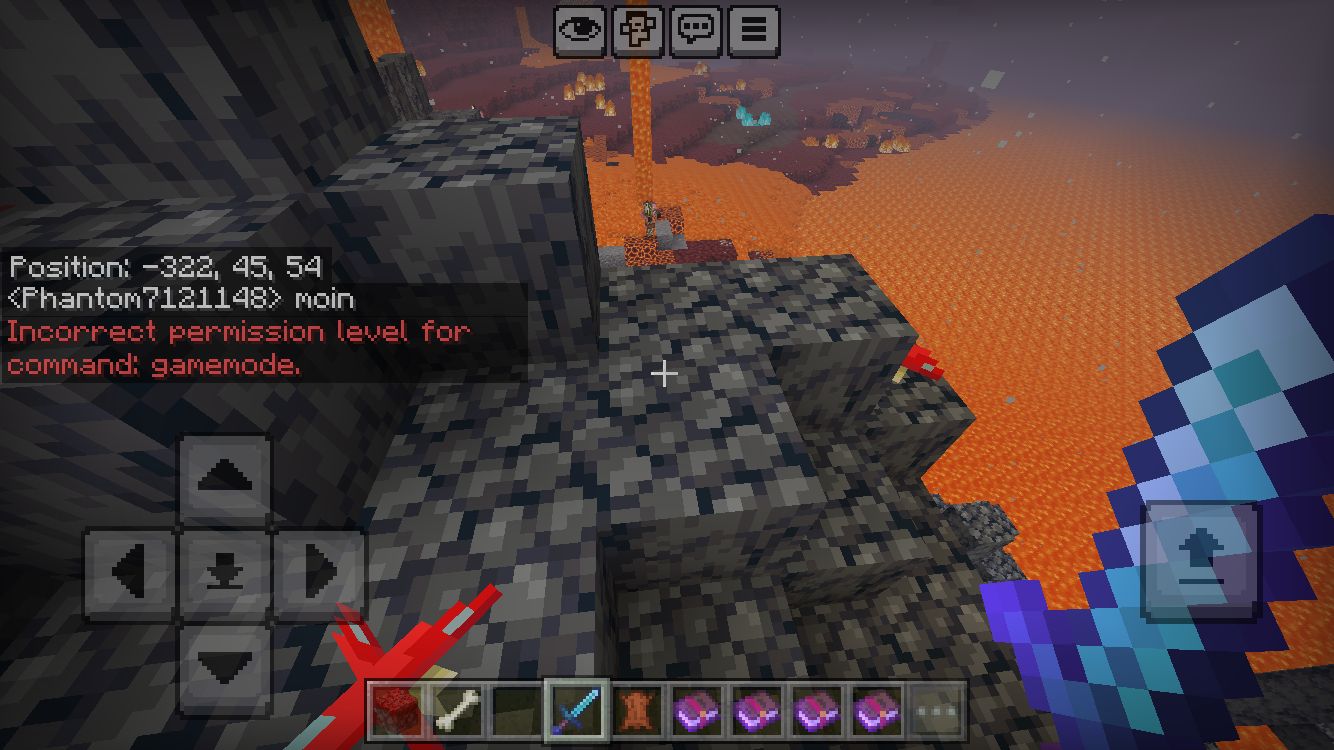Select the diamond sword hotbar slot

(576, 712)
